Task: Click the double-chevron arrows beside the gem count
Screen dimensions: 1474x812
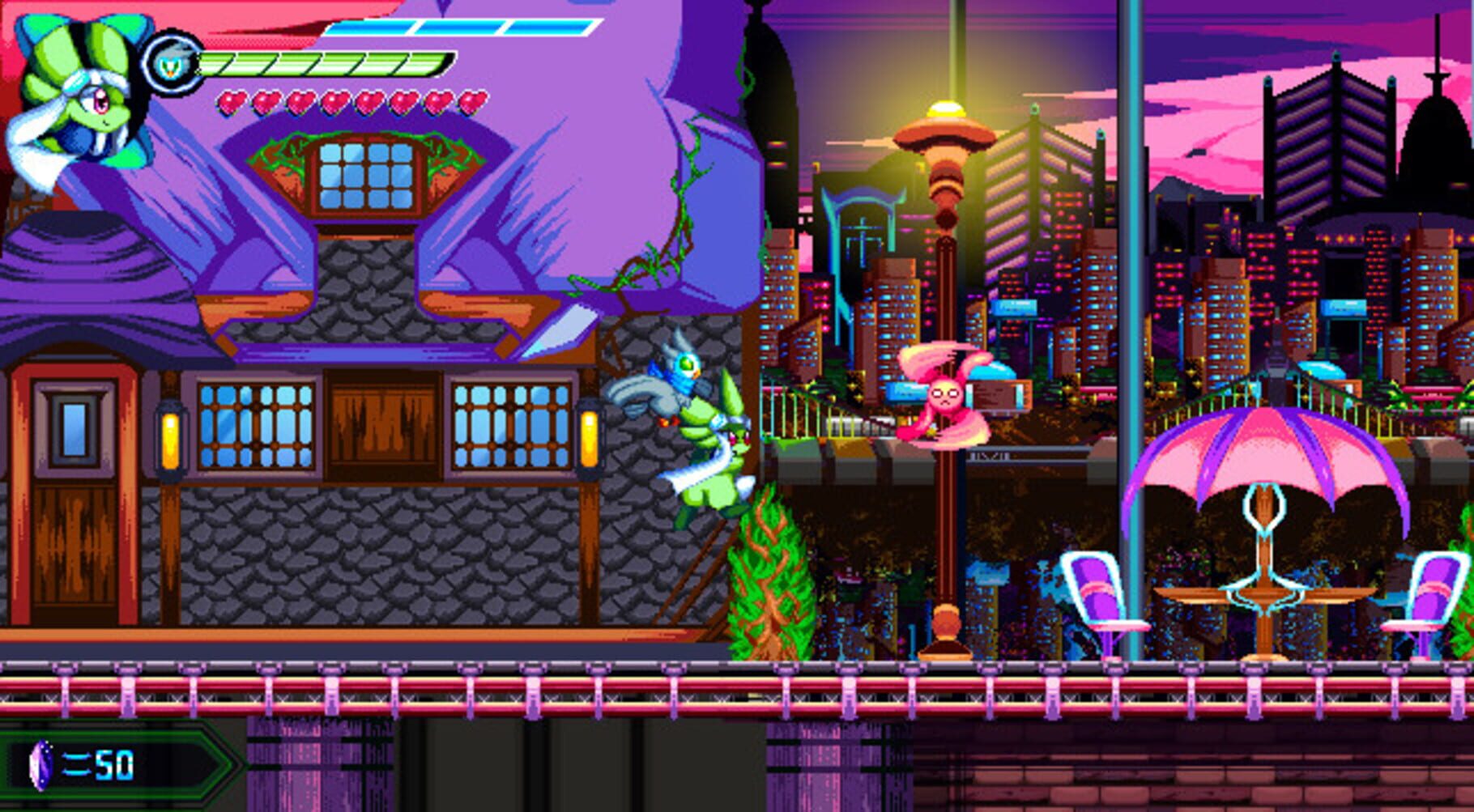Action: pos(75,765)
